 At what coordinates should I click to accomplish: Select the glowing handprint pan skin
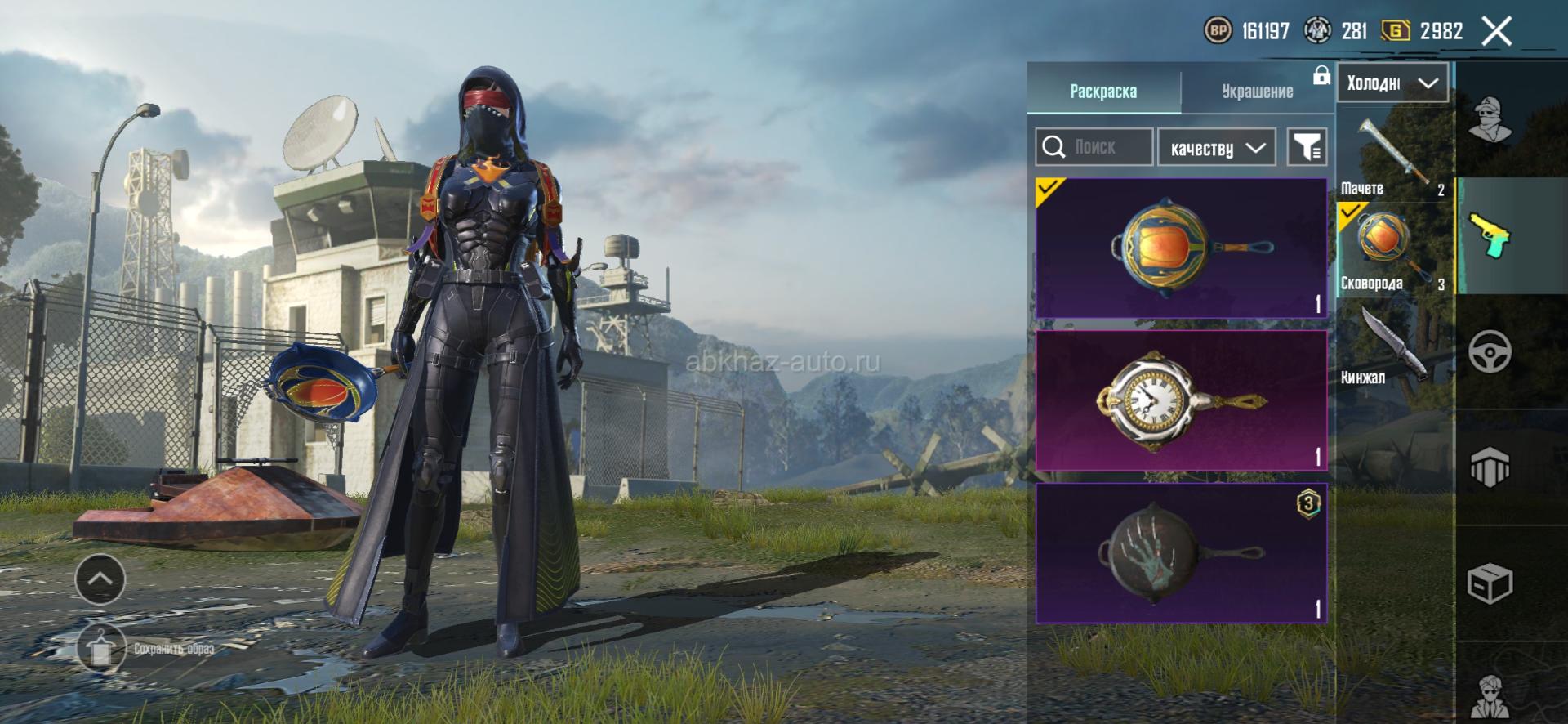click(1181, 553)
